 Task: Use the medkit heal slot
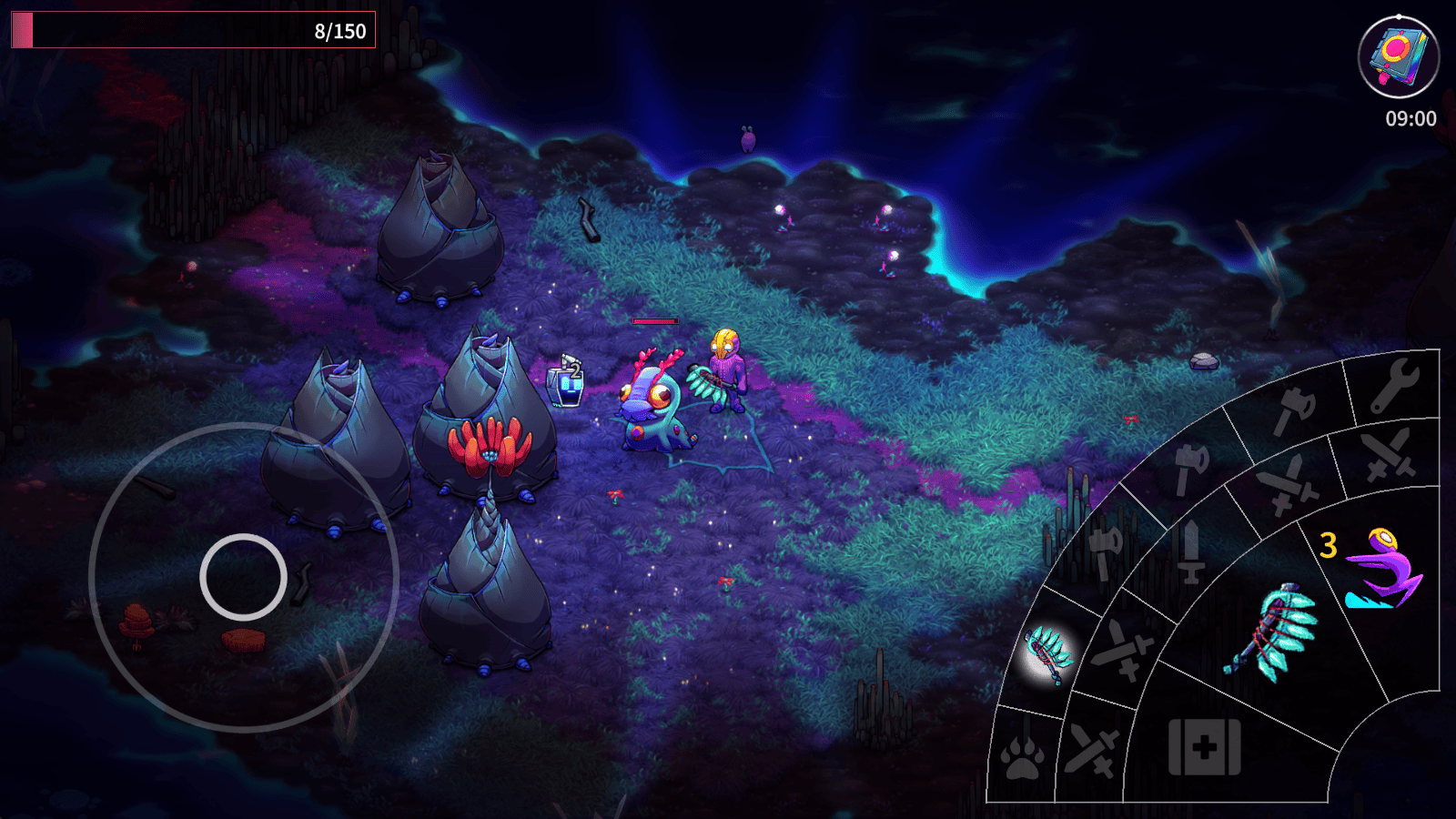(1204, 748)
